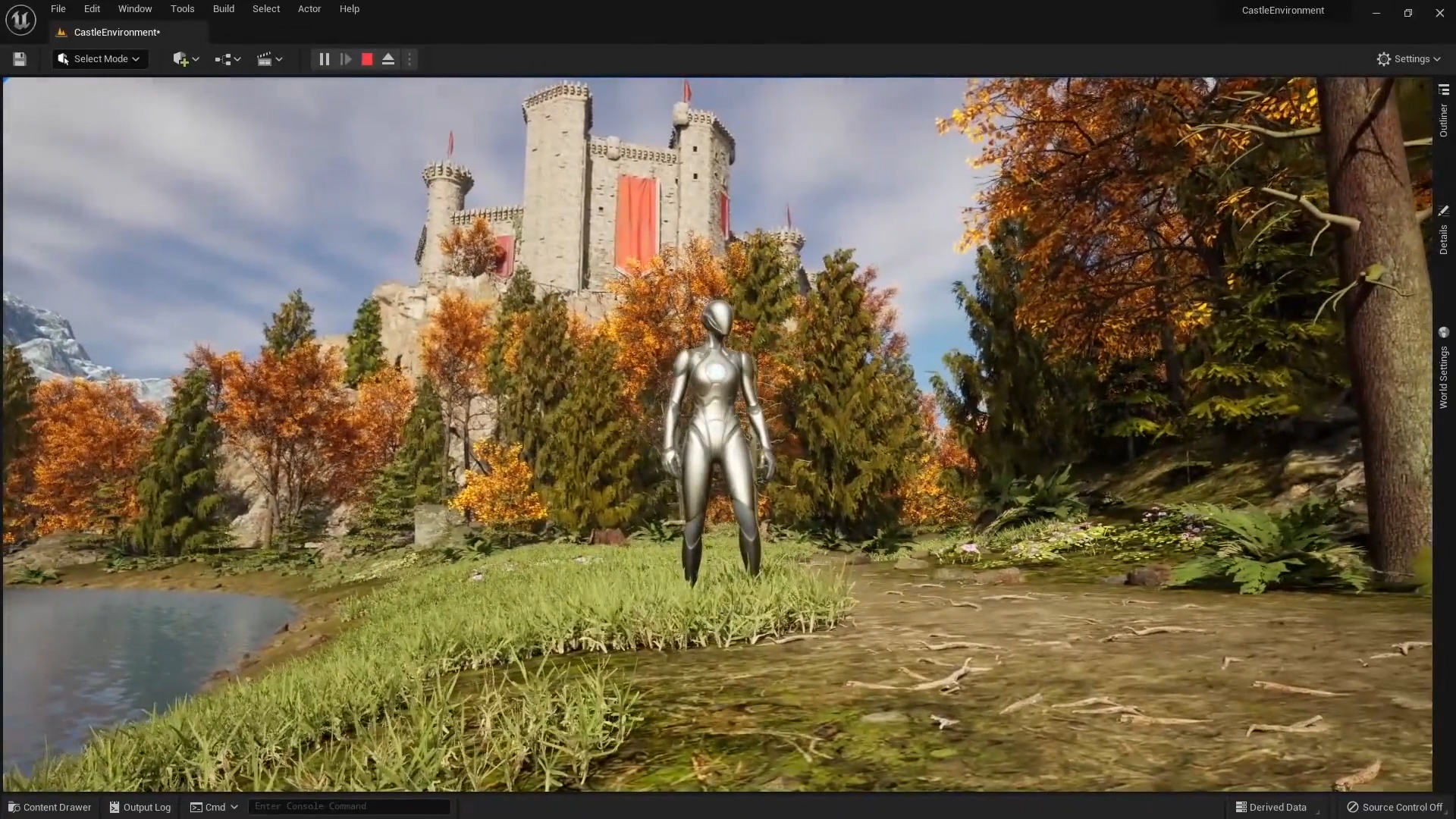This screenshot has width=1456, height=819.
Task: Open the Help menu
Action: coord(350,9)
